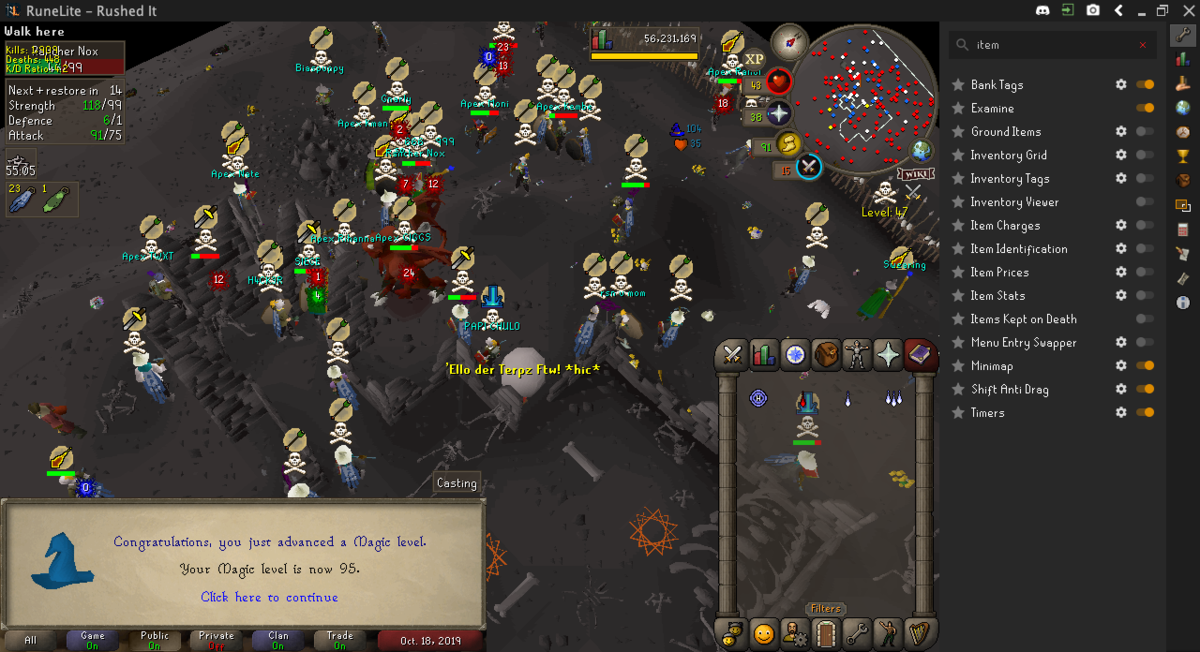This screenshot has width=1200, height=652.
Task: Open the Prayer tab with the star icon
Action: click(888, 354)
